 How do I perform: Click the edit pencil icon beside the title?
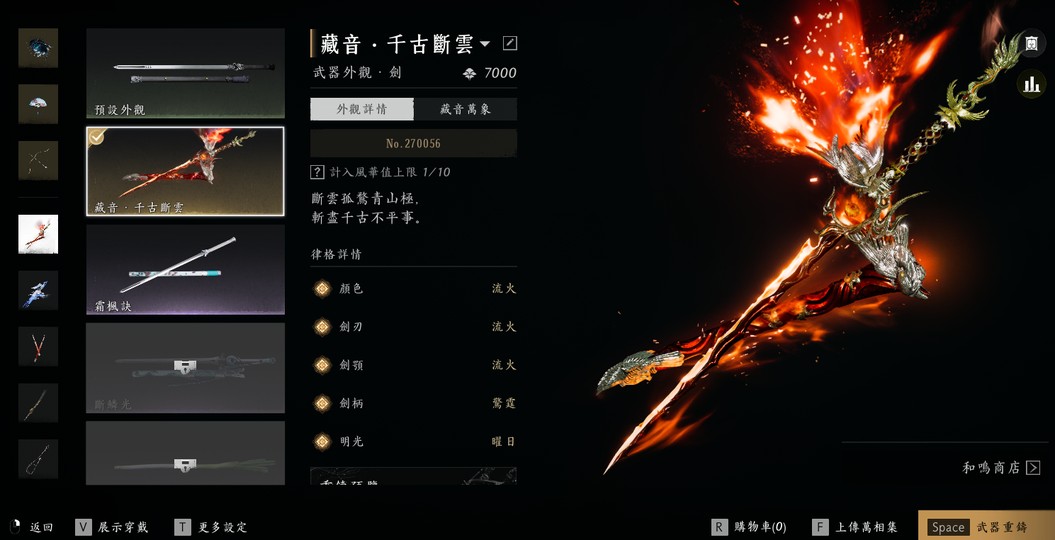pos(510,43)
